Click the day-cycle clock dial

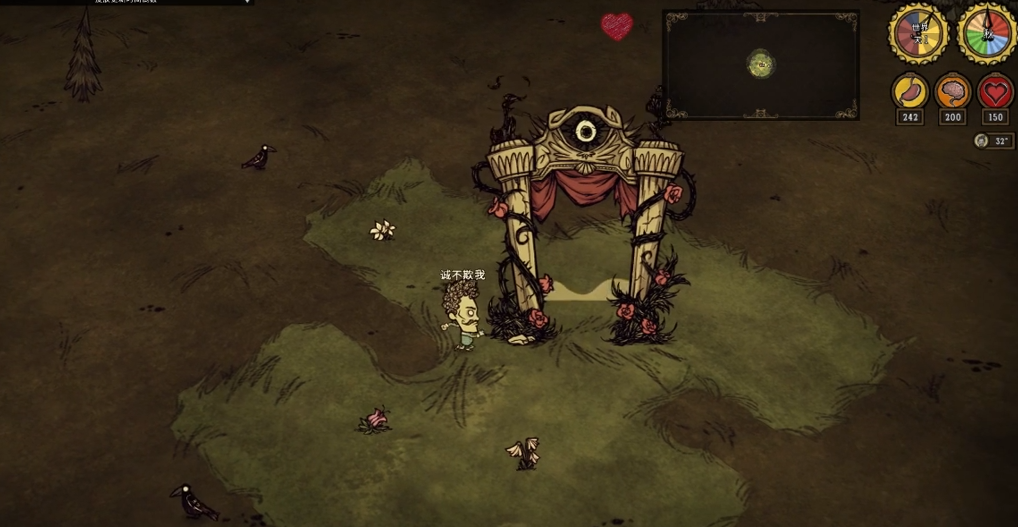pos(918,34)
